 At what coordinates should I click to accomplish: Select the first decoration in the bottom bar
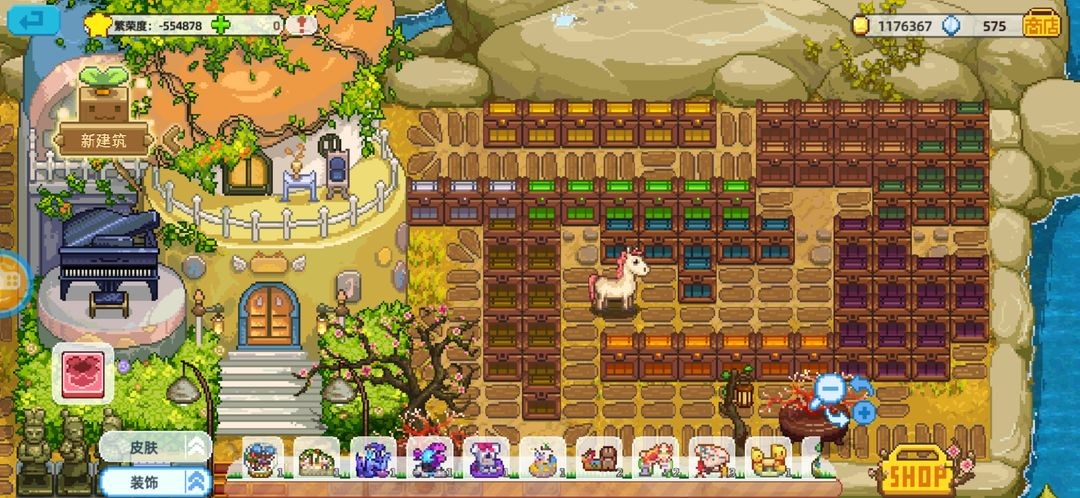(x=263, y=459)
